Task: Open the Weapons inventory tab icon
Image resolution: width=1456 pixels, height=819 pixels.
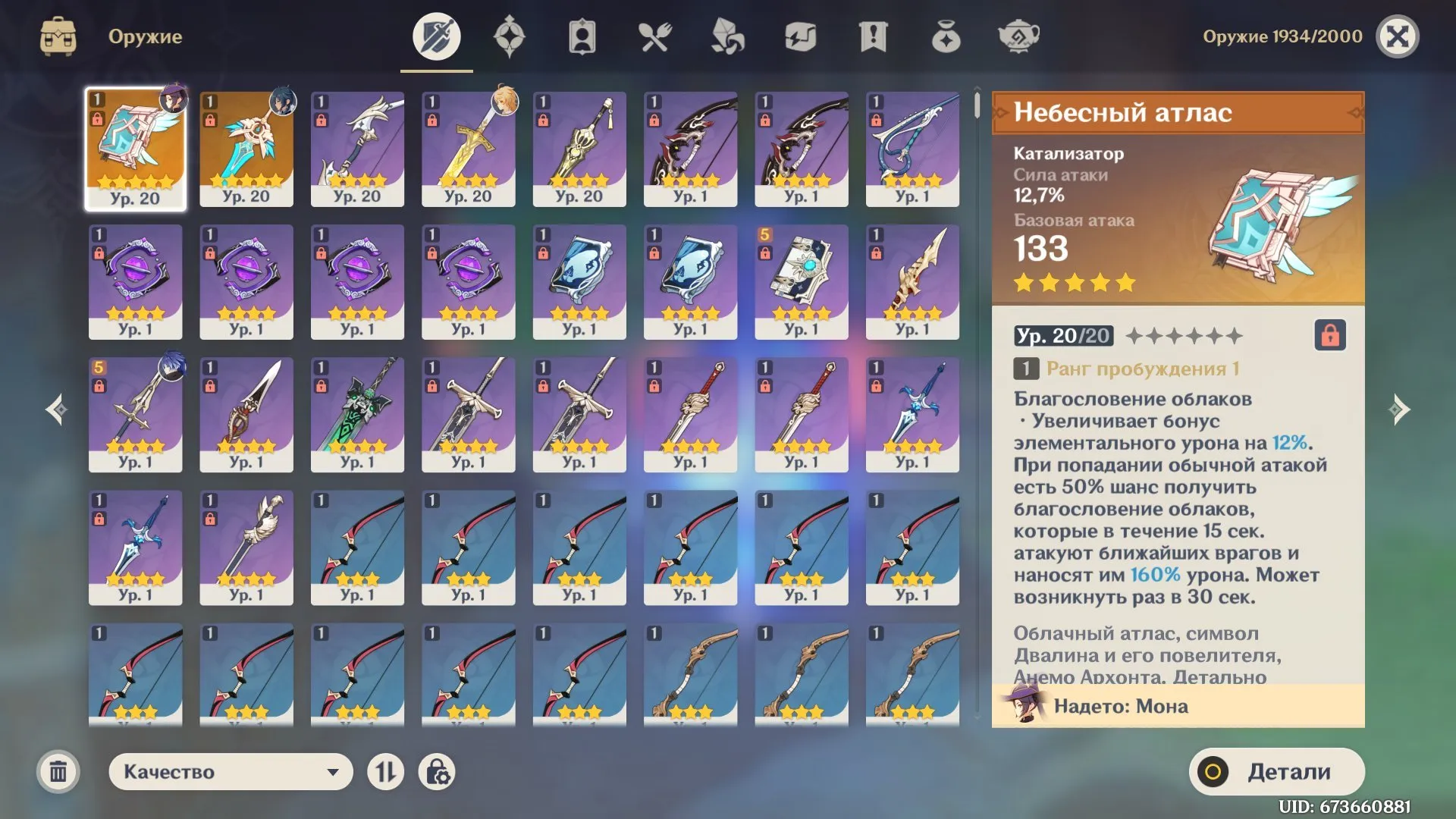Action: [436, 36]
